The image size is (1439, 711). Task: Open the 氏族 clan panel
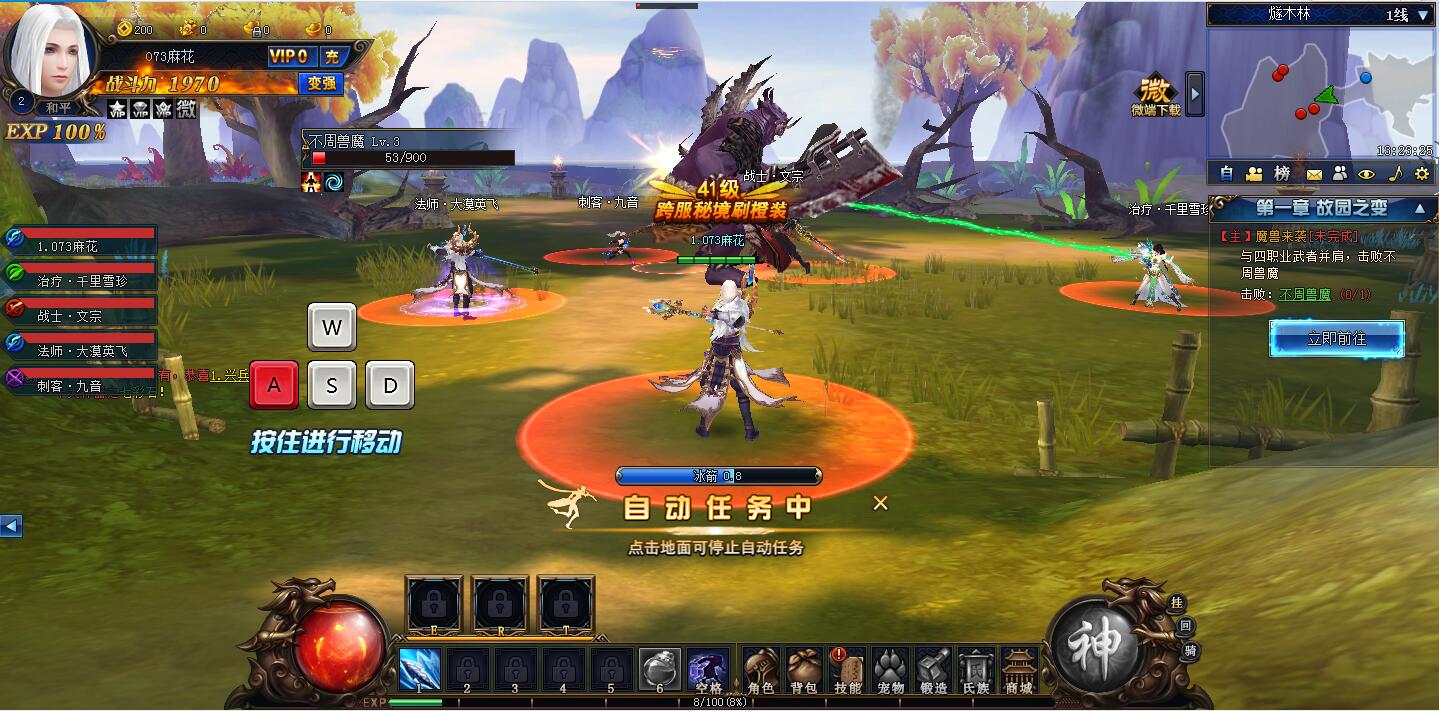coord(976,669)
